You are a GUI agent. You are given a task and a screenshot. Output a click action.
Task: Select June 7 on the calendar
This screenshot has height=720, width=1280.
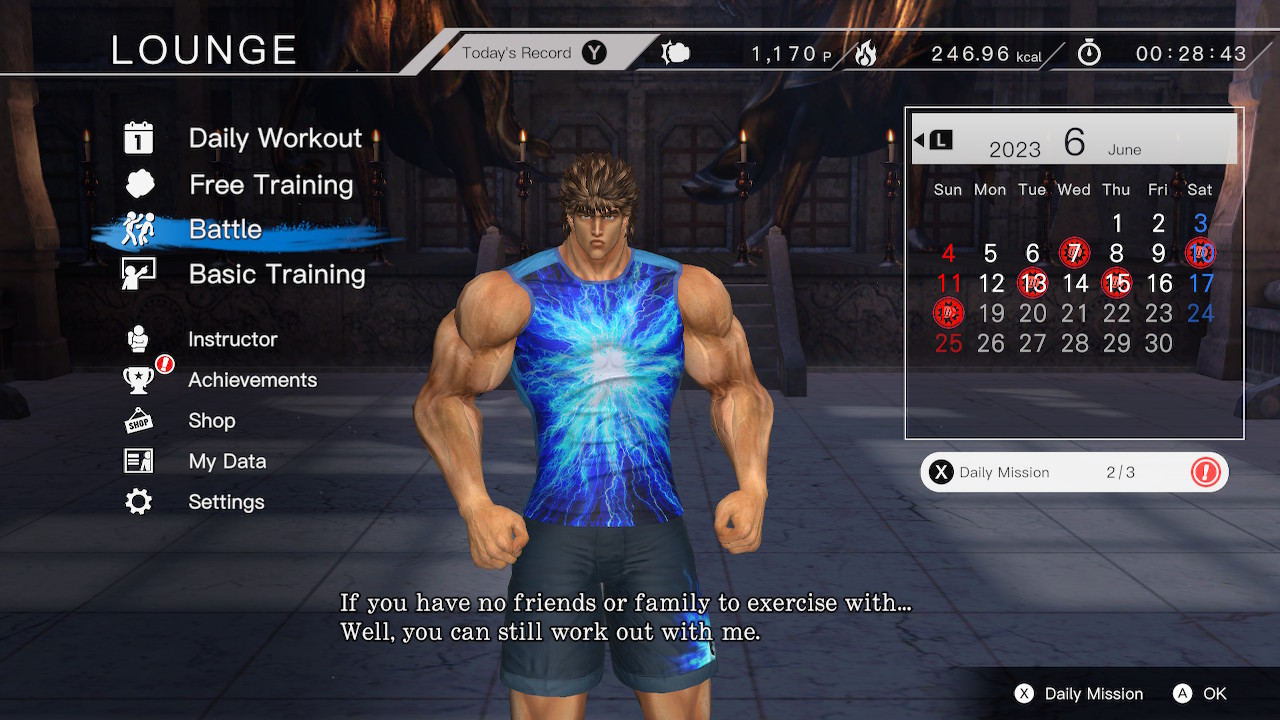coord(1074,253)
